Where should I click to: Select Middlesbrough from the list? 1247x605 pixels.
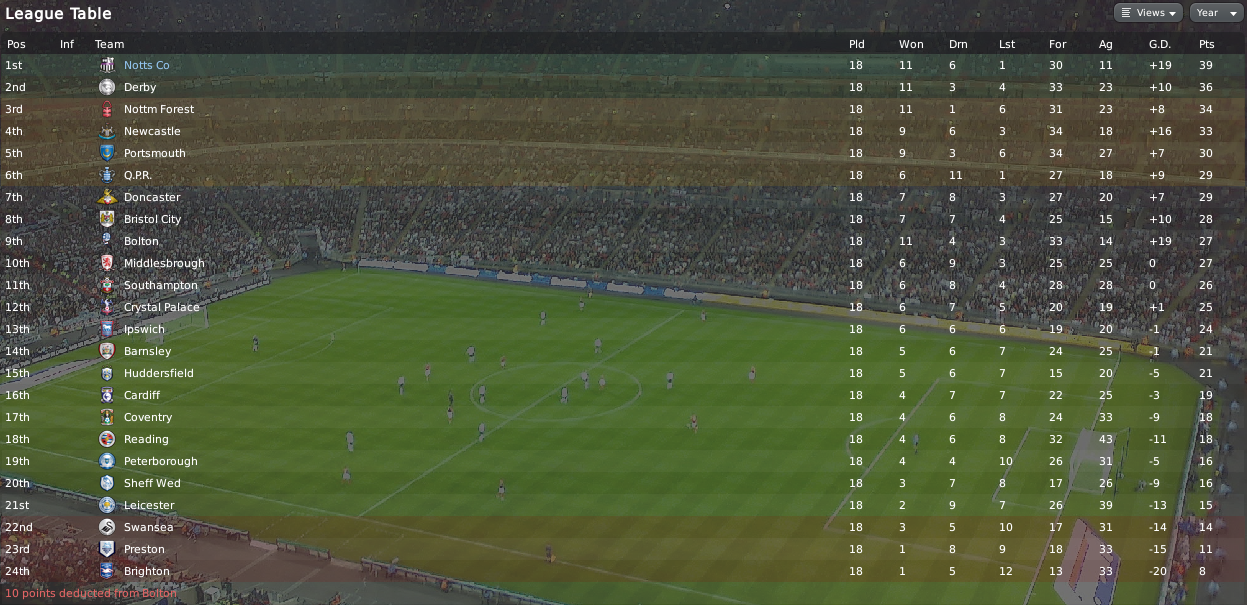tap(163, 263)
